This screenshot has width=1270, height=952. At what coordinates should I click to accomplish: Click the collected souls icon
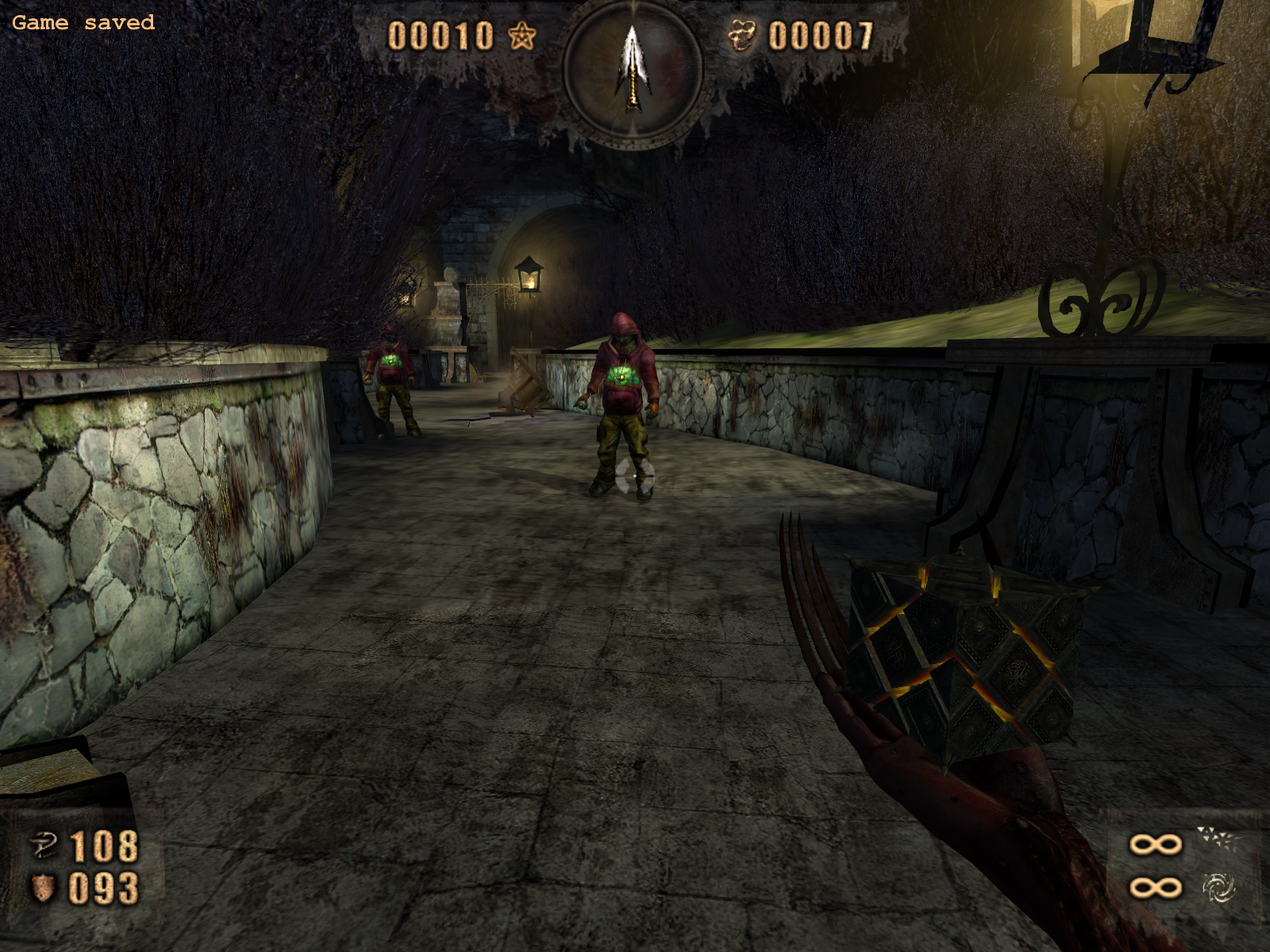pos(742,36)
